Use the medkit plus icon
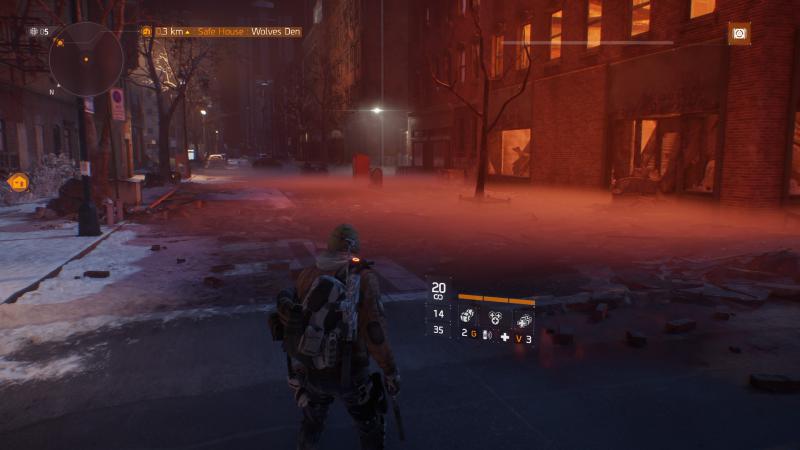This screenshot has width=800, height=450. (505, 337)
